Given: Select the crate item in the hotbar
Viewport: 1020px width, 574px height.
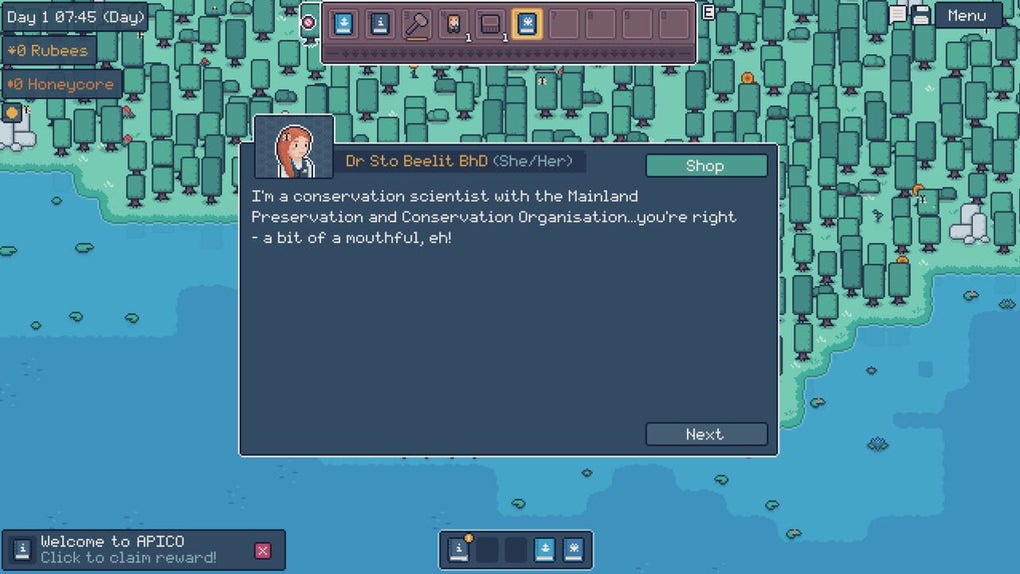Looking at the screenshot, I should [490, 24].
